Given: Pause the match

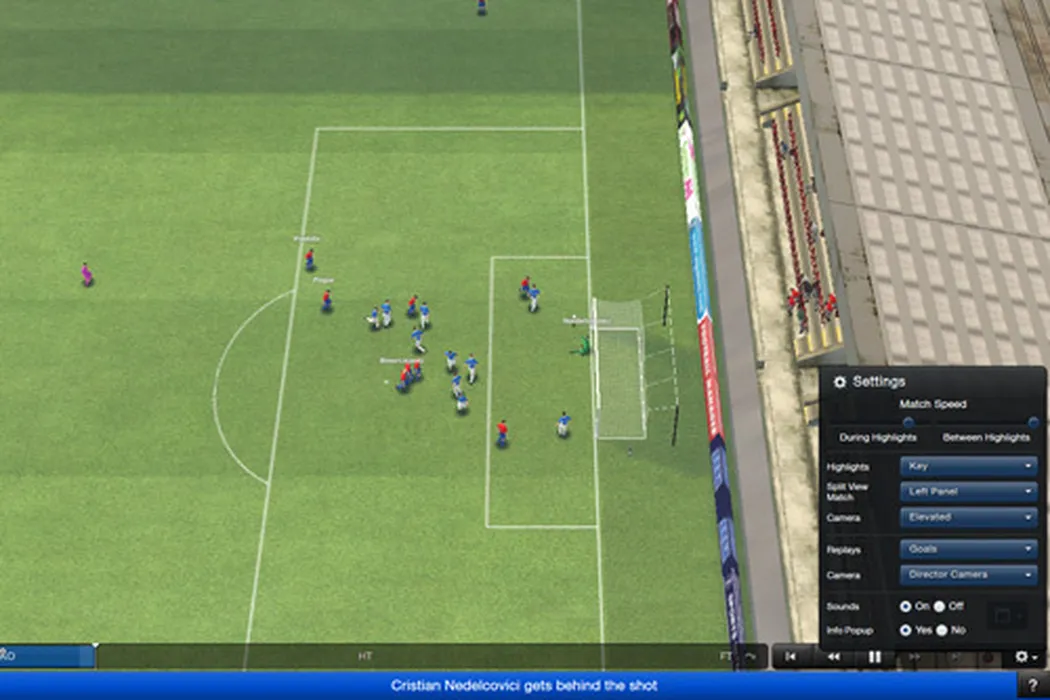Looking at the screenshot, I should point(875,657).
